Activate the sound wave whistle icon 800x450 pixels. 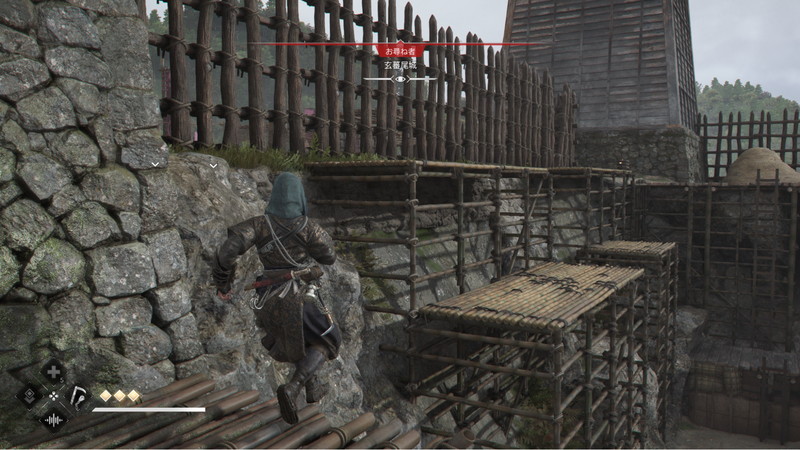tap(53, 419)
